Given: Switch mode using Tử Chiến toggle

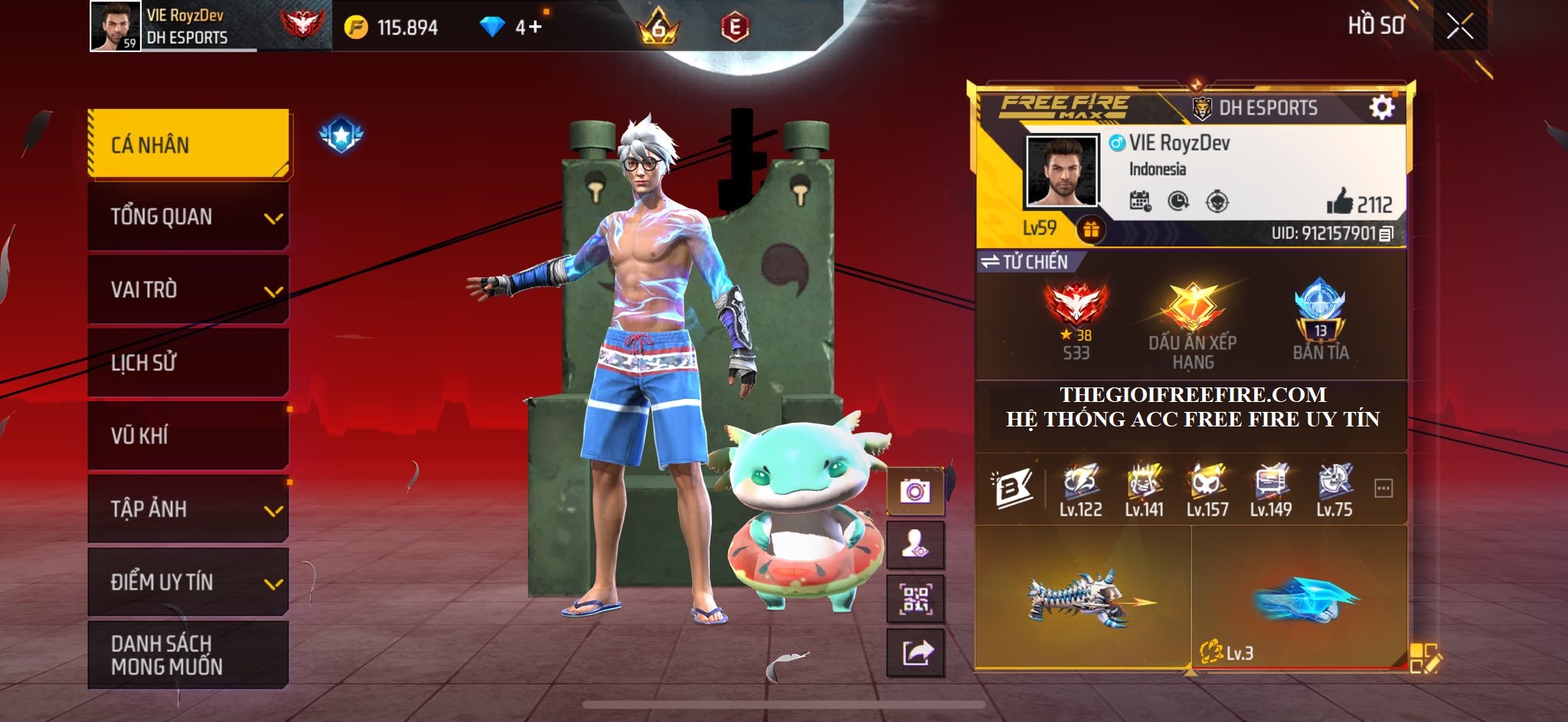Looking at the screenshot, I should click(1024, 262).
